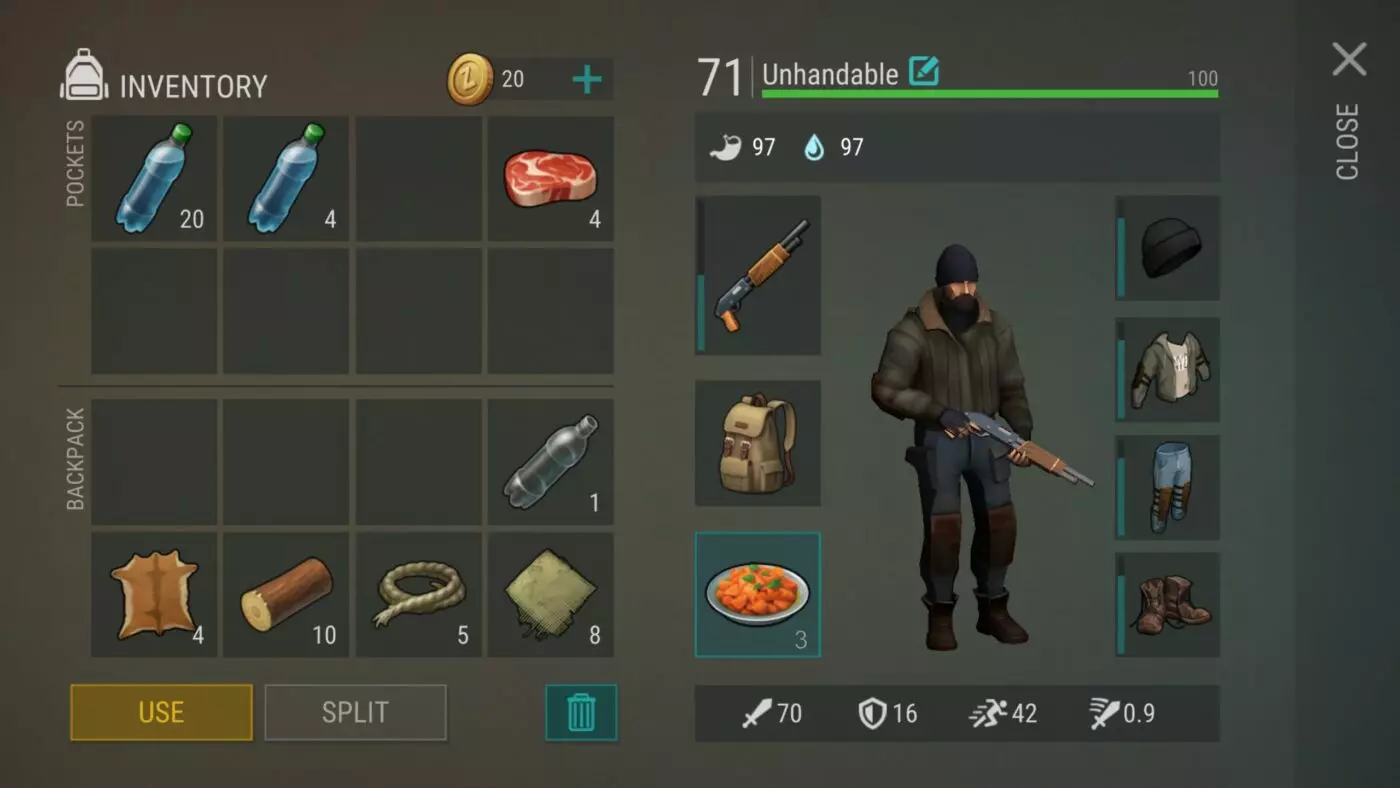Viewport: 1400px width, 788px height.
Task: Click the green health progress bar
Action: pyautogui.click(x=990, y=94)
